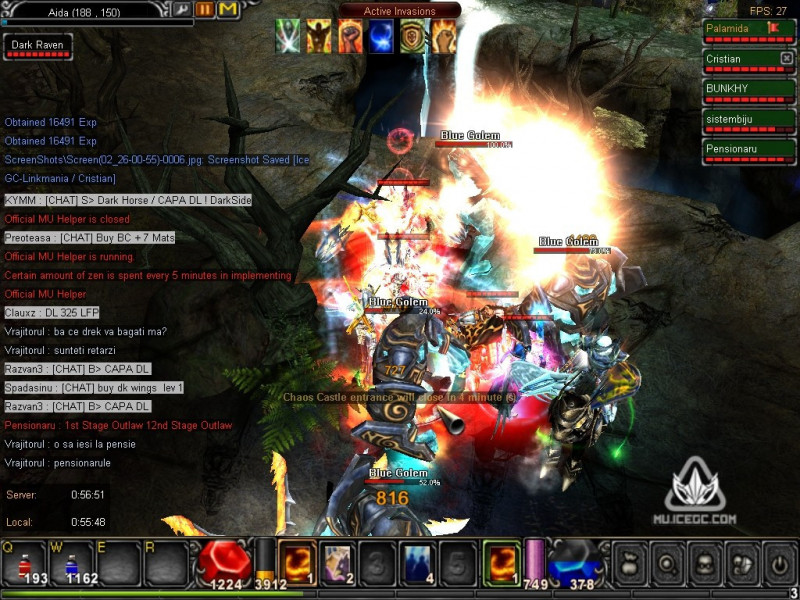Open the system menu power button

coord(777,561)
